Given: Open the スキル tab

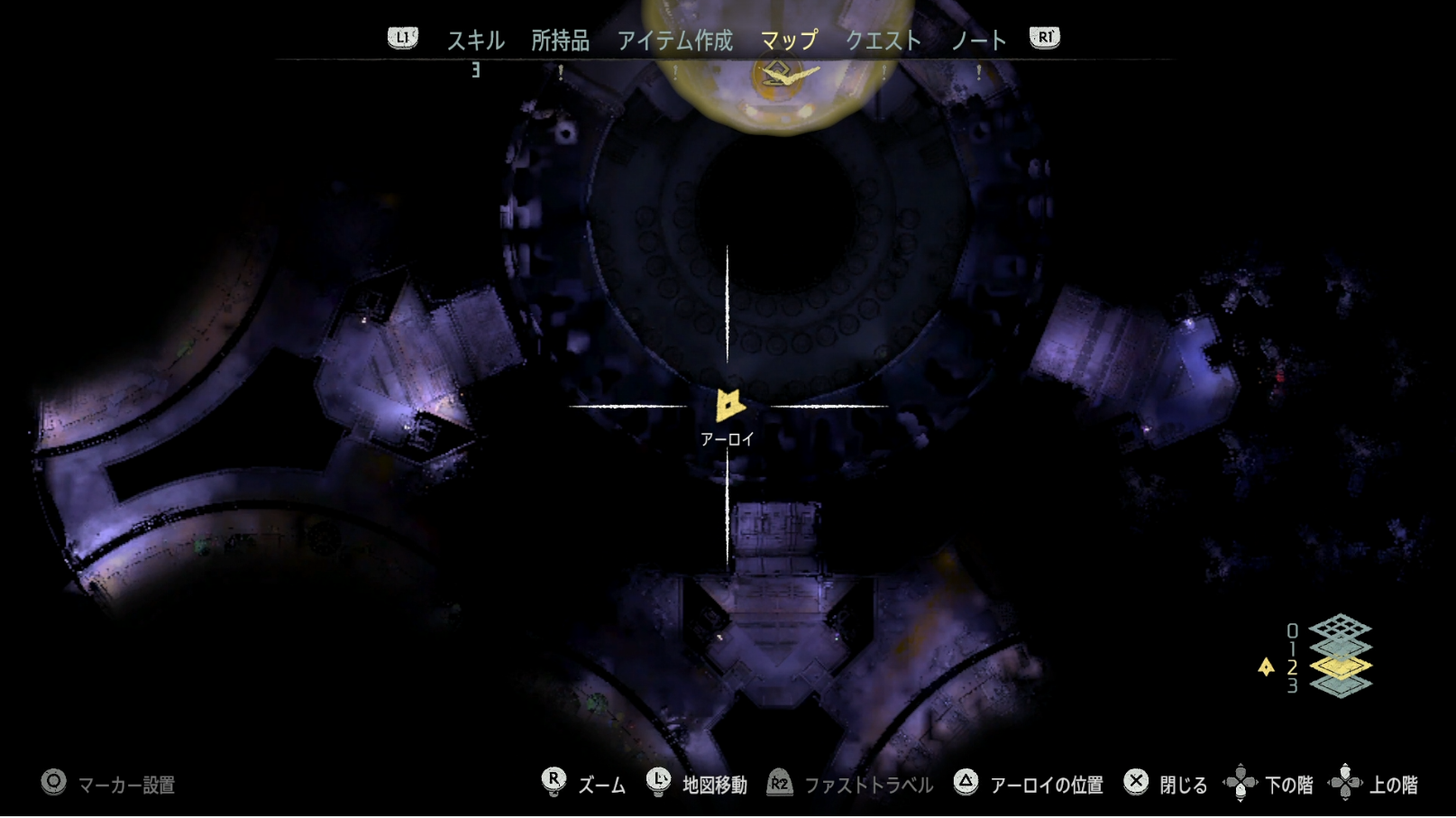Looking at the screenshot, I should point(476,40).
